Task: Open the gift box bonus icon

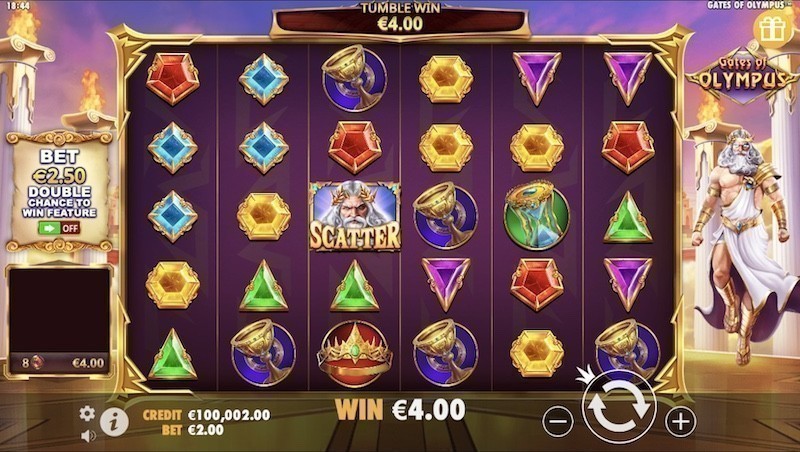Action: (772, 28)
